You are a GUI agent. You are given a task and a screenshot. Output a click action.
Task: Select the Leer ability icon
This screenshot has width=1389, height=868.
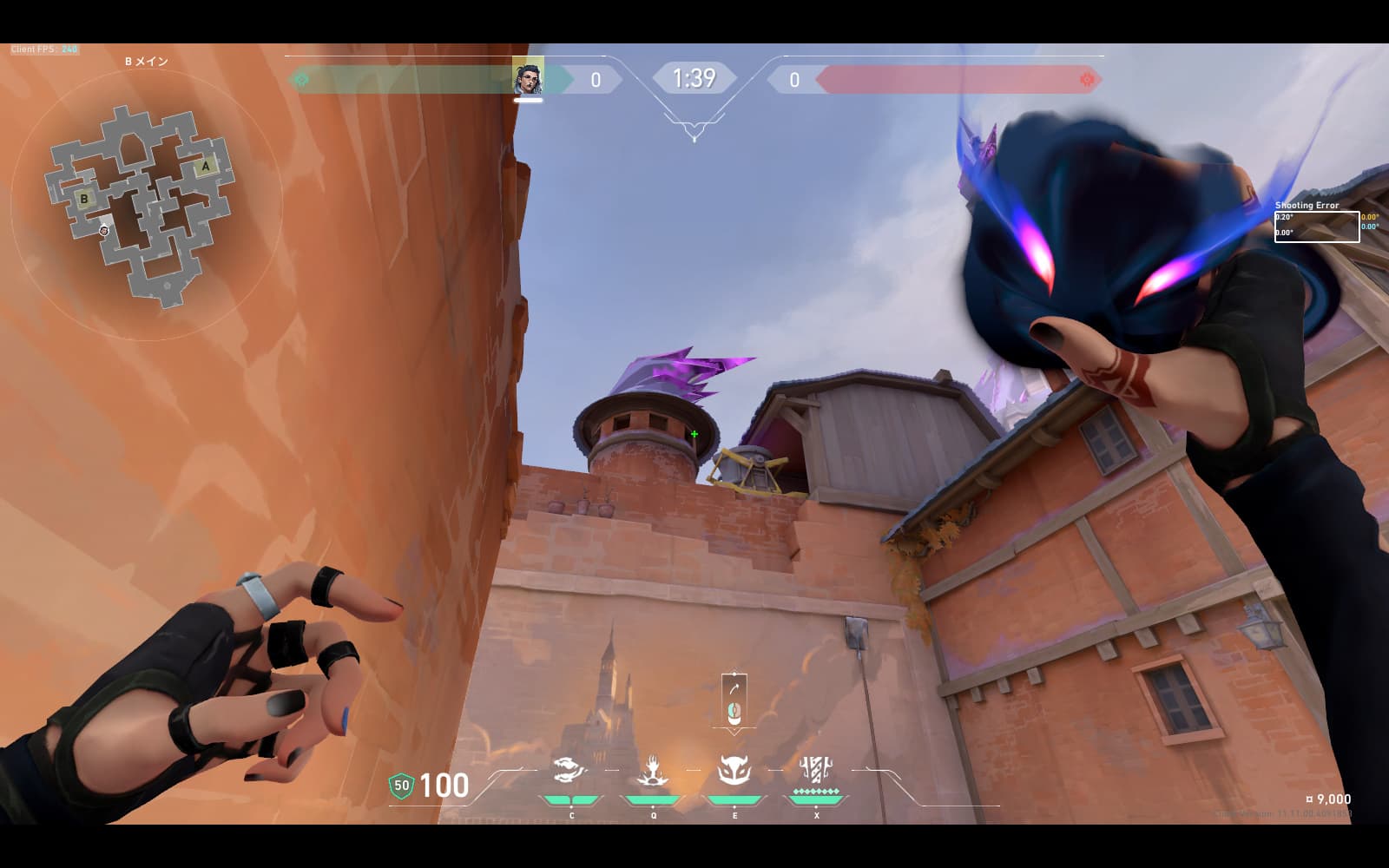(570, 770)
